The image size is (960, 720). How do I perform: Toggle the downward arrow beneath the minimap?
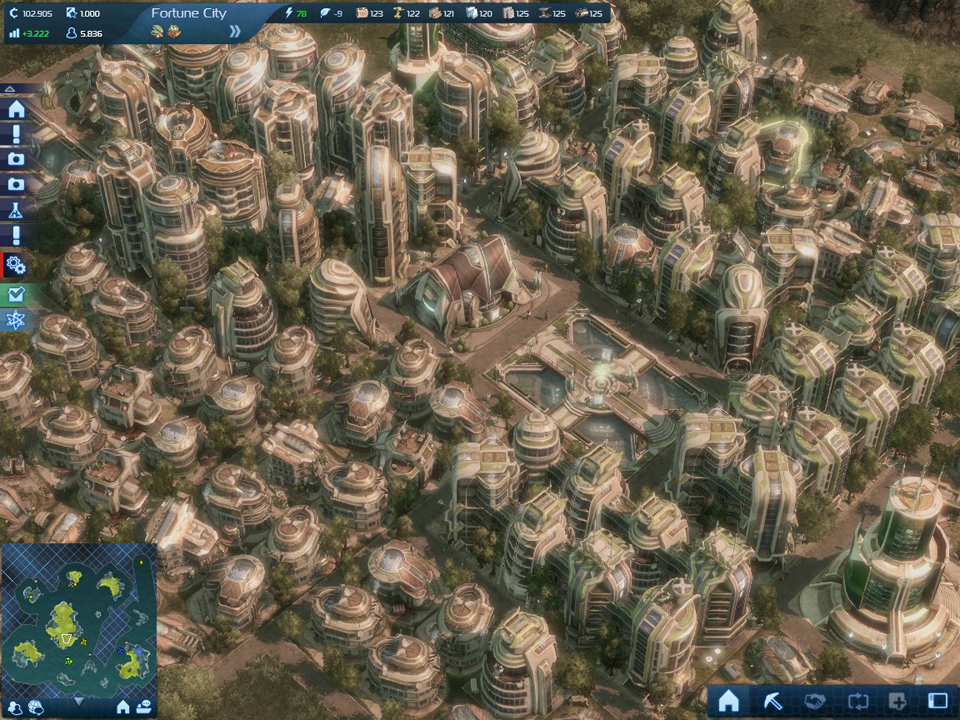coord(79,702)
